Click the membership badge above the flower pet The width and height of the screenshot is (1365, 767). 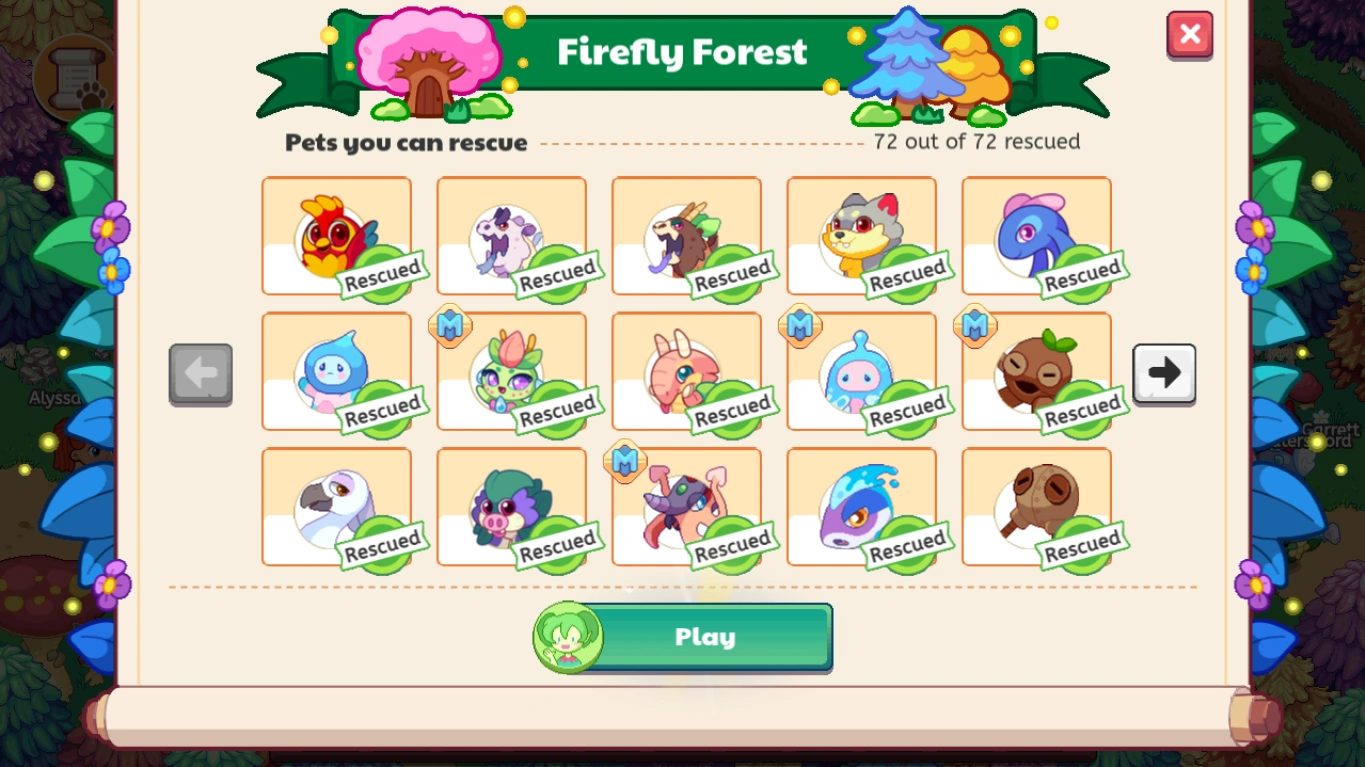click(x=449, y=327)
